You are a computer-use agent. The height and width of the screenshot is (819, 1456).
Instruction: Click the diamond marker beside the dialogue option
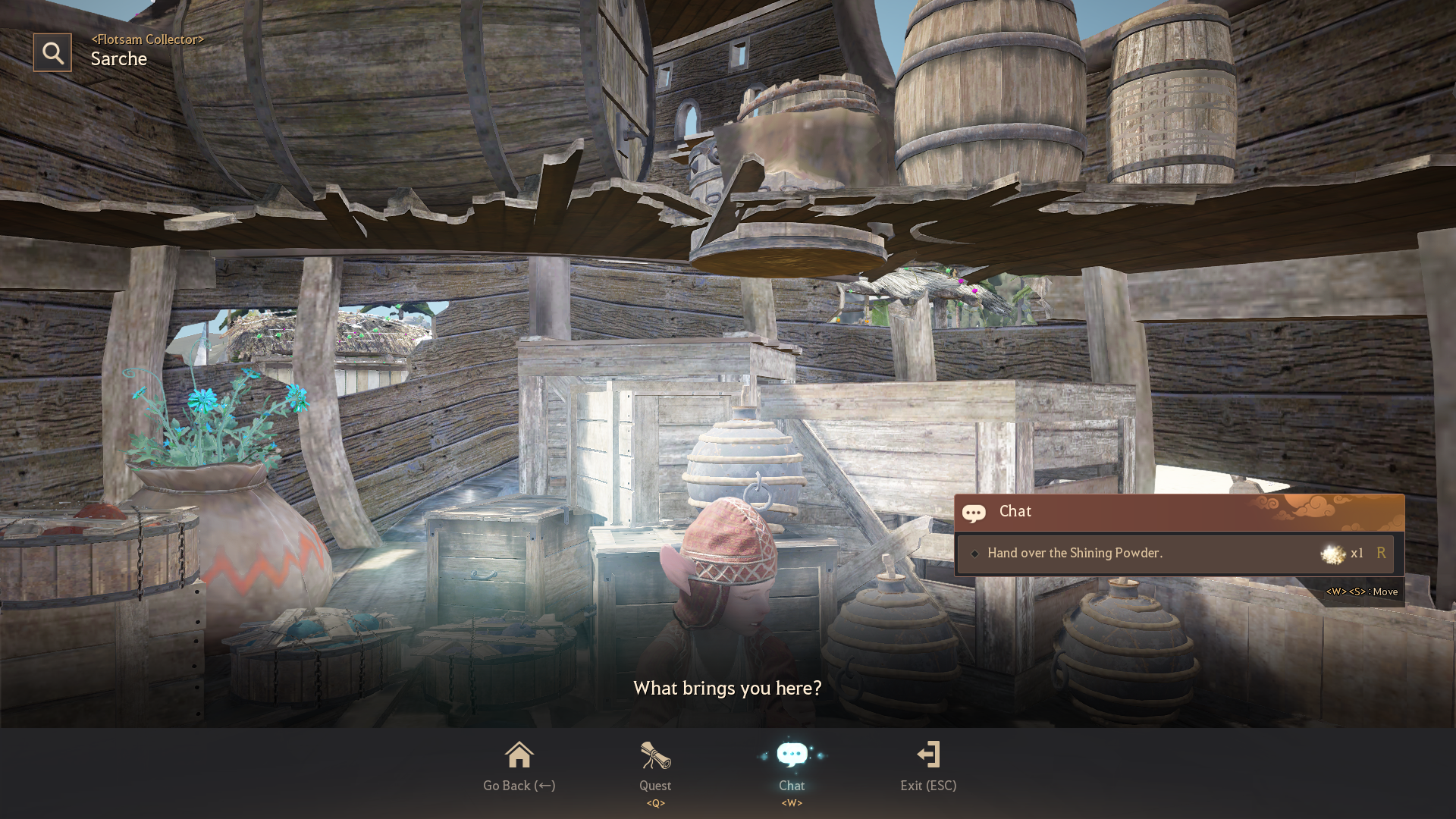coord(975,554)
